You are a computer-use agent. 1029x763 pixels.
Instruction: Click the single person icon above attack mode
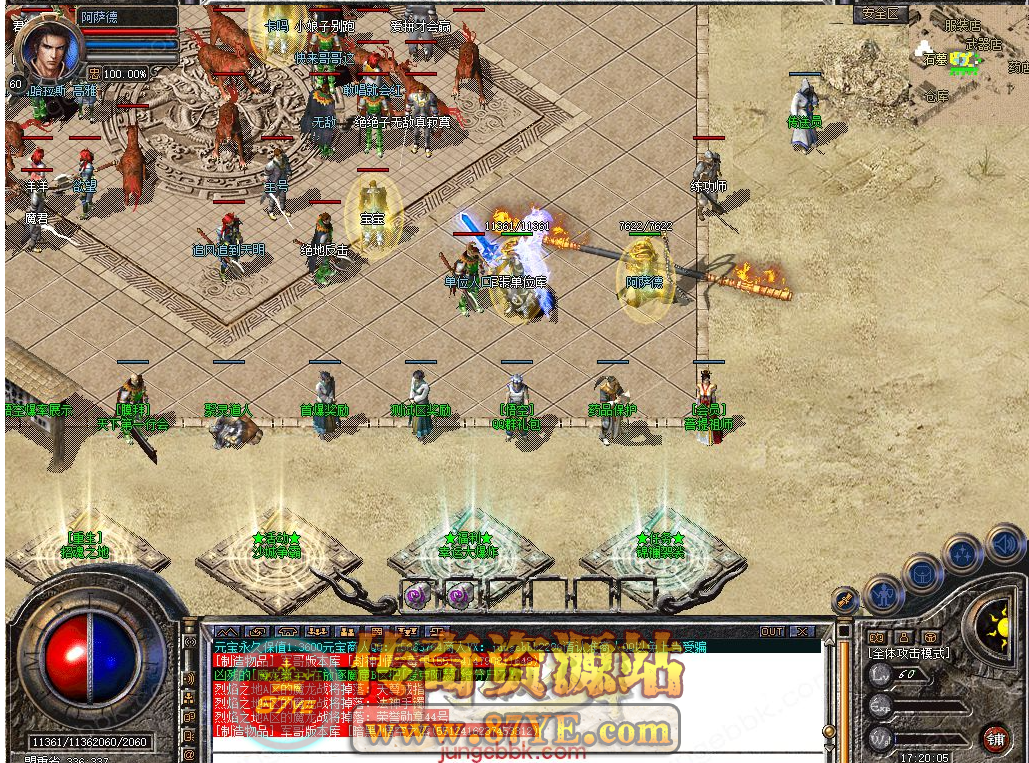click(902, 637)
